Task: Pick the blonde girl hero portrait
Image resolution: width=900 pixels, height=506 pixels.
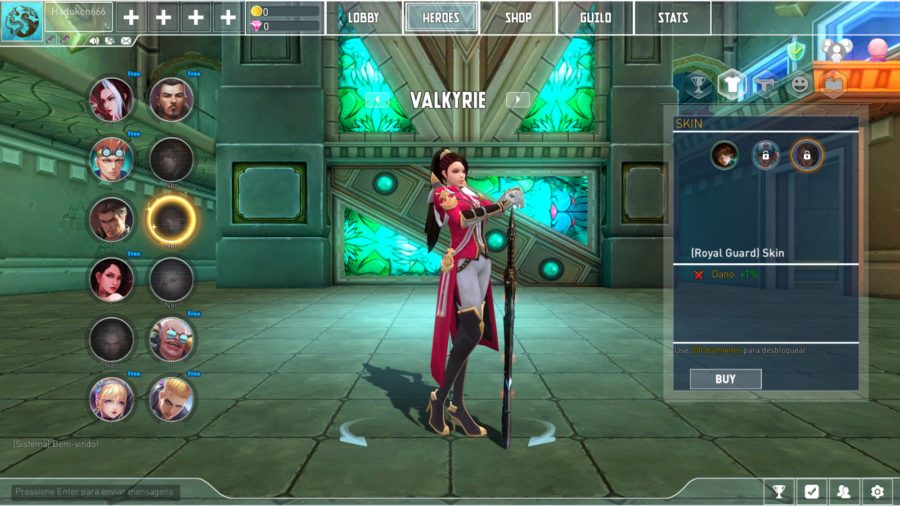Action: 111,399
